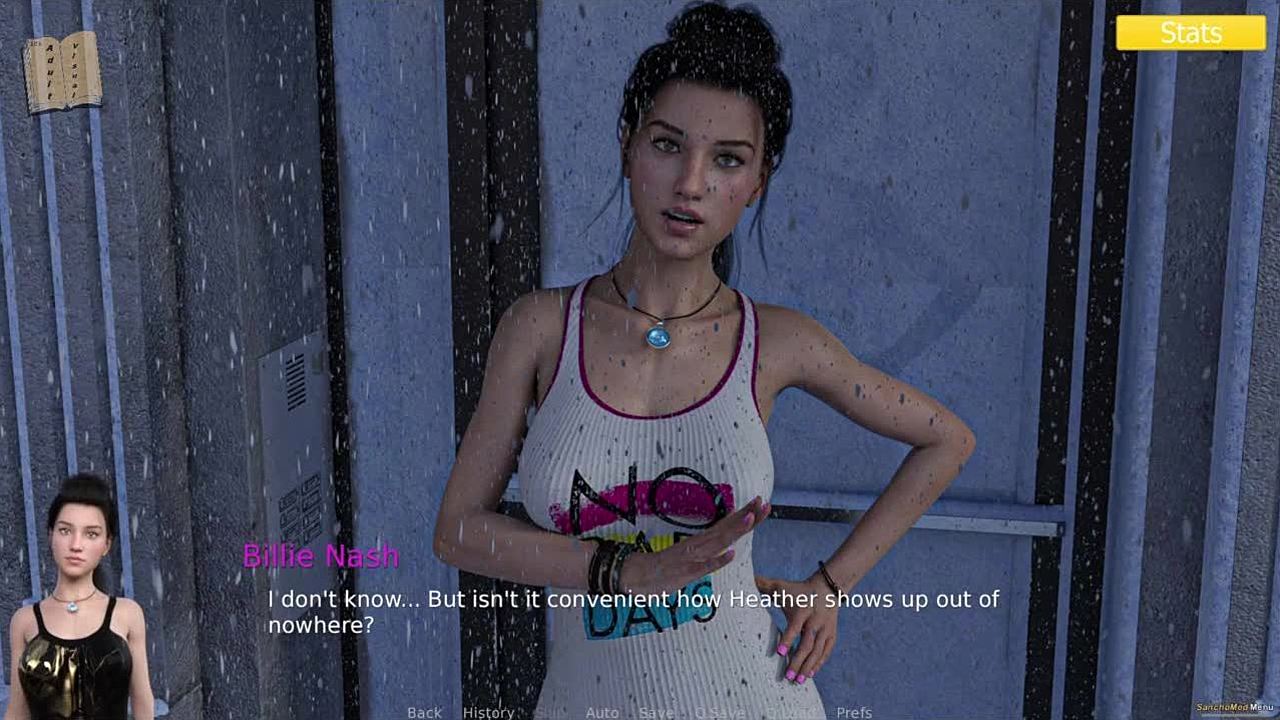The height and width of the screenshot is (720, 1280).
Task: Open the SanchoMod Menu
Action: coord(1234,707)
